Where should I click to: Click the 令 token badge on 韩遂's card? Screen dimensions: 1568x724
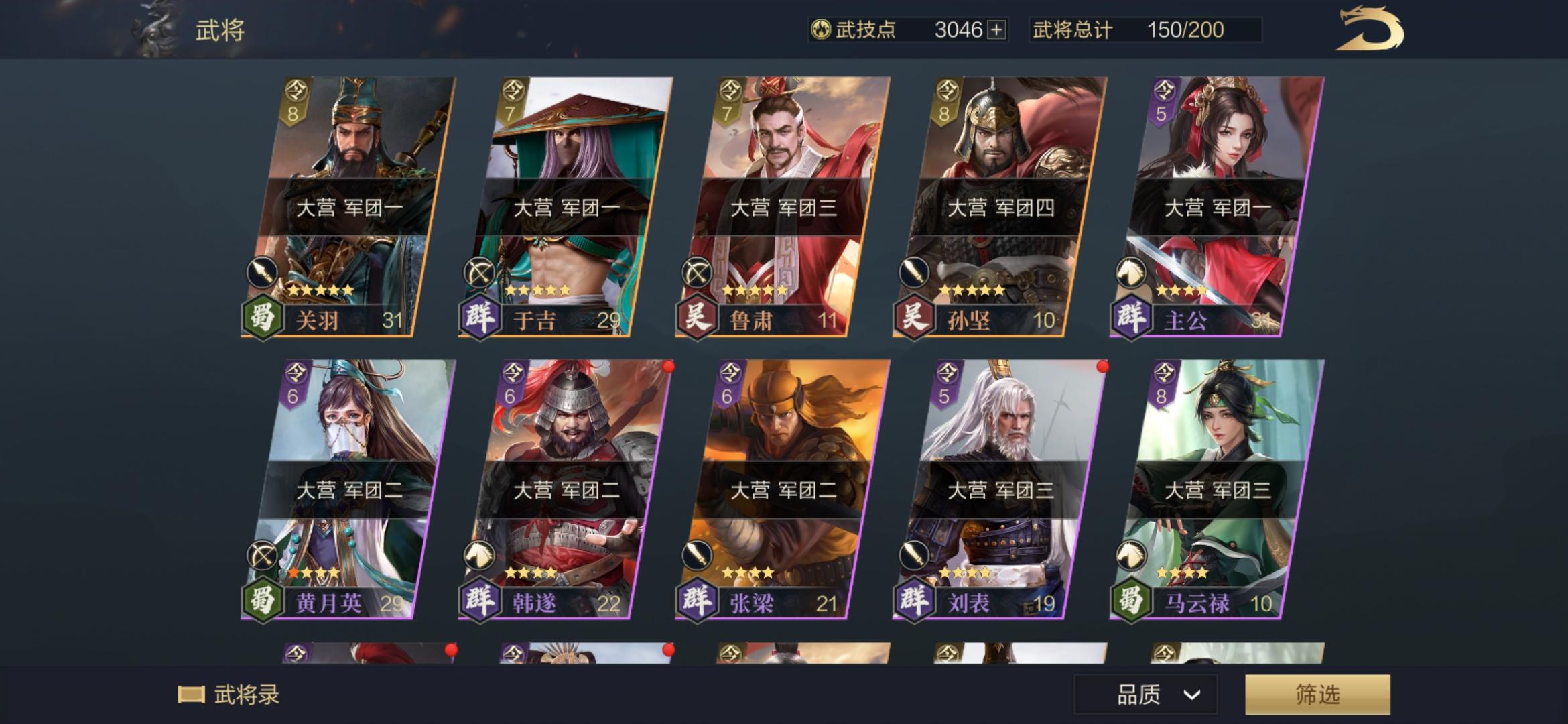512,373
